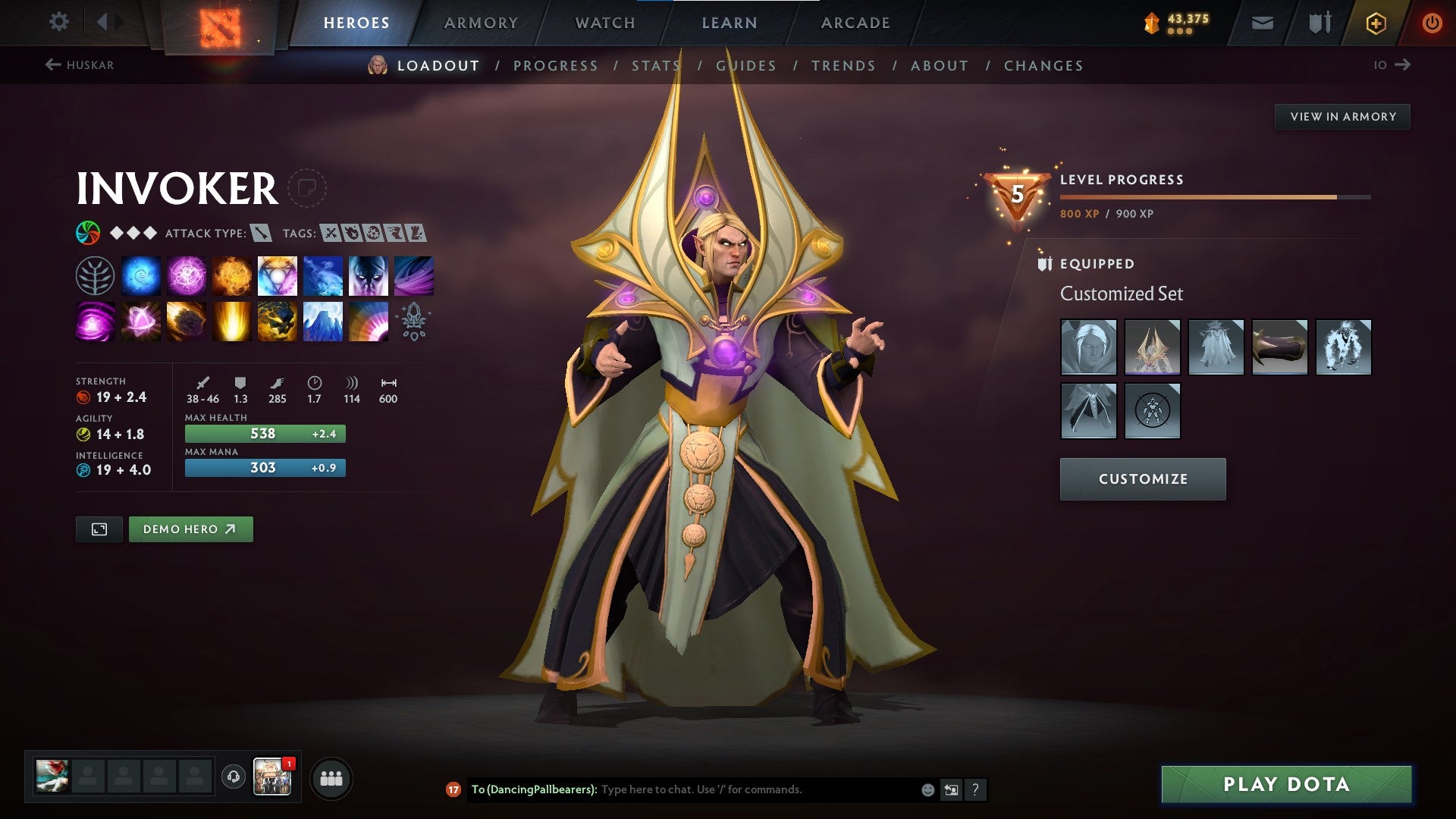Click the emoticon smiley in the chat bar
Screen dimensions: 1456x819
pyautogui.click(x=927, y=789)
